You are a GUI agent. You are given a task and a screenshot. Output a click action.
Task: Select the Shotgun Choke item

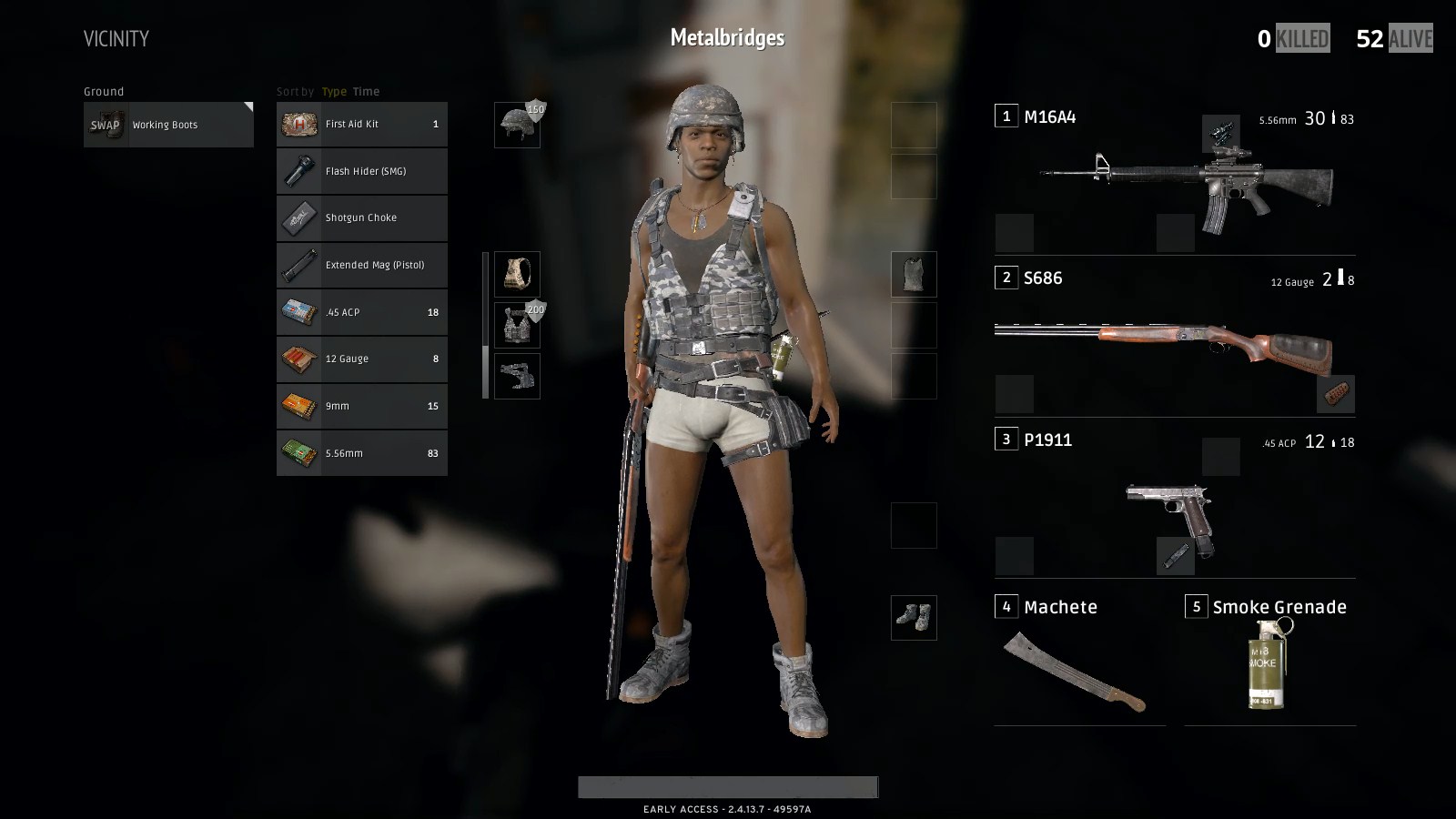[x=361, y=218]
